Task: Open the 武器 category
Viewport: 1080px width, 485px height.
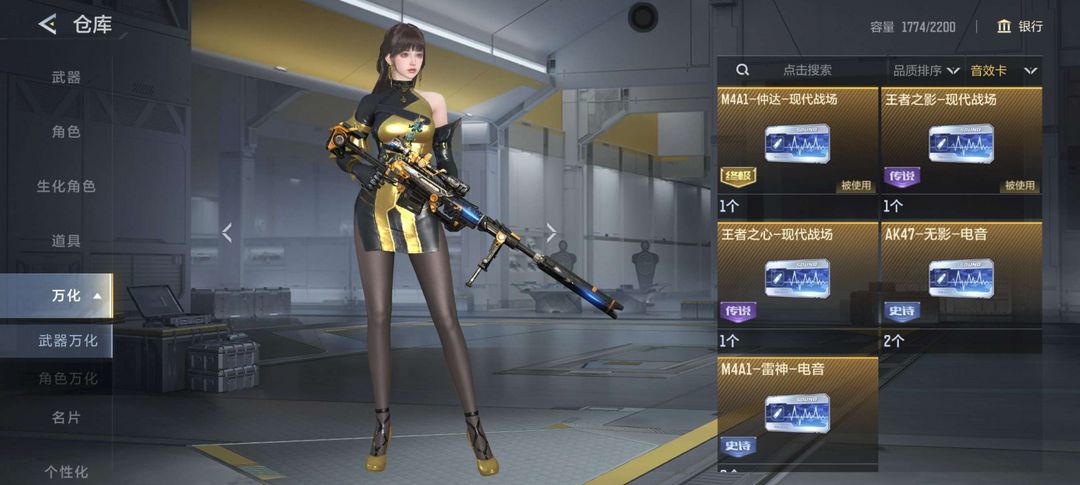Action: pyautogui.click(x=66, y=77)
